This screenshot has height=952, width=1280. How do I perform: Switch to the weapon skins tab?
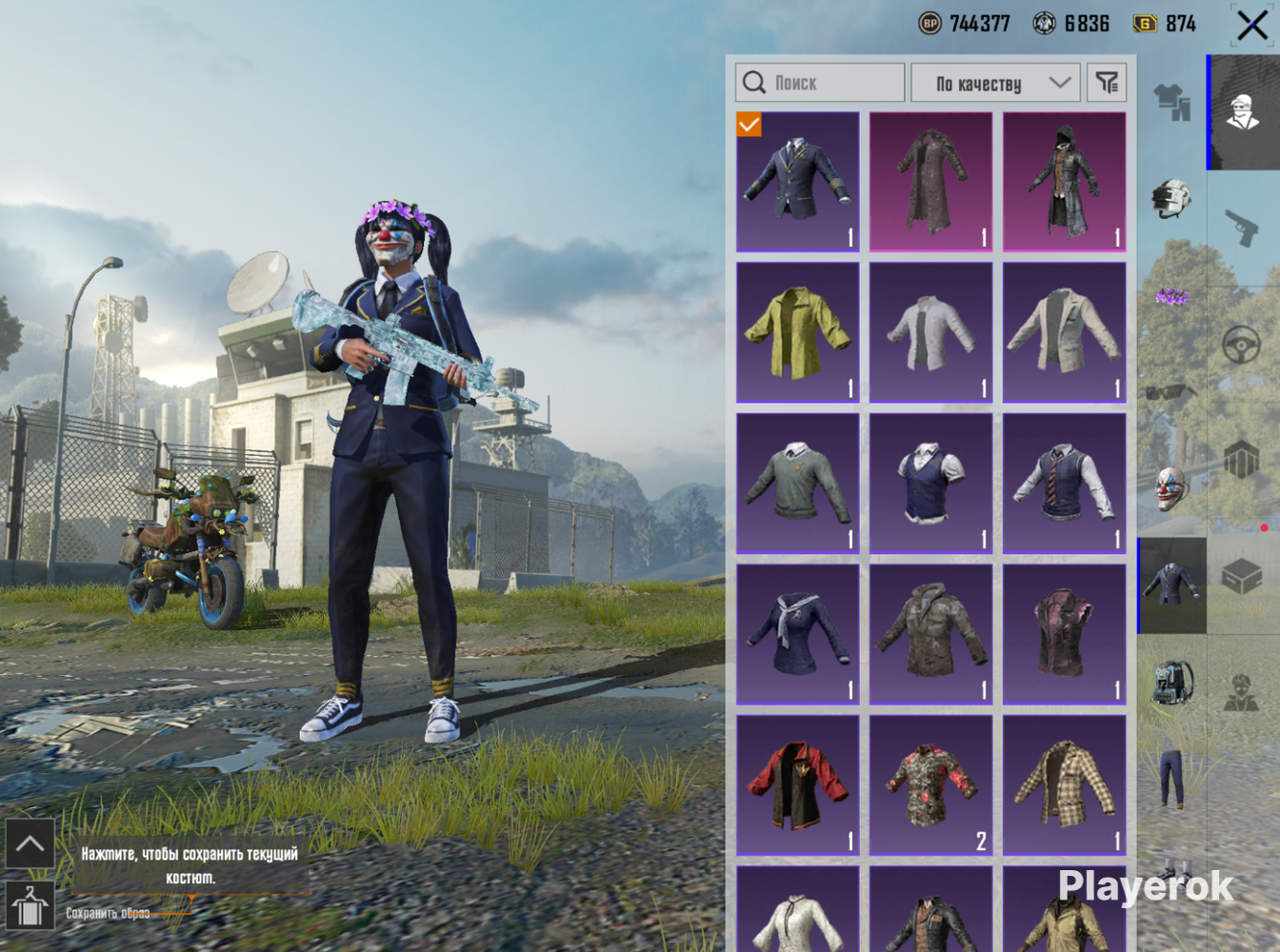click(x=1242, y=228)
